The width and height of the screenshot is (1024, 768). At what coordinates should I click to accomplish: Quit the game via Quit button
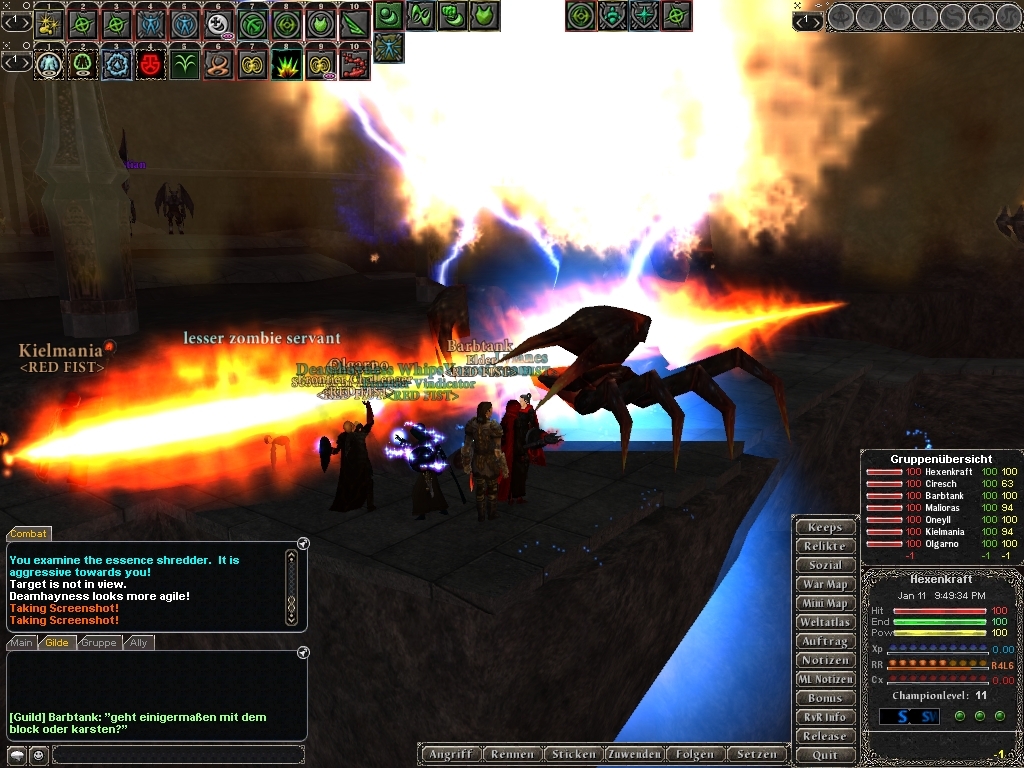coord(825,755)
